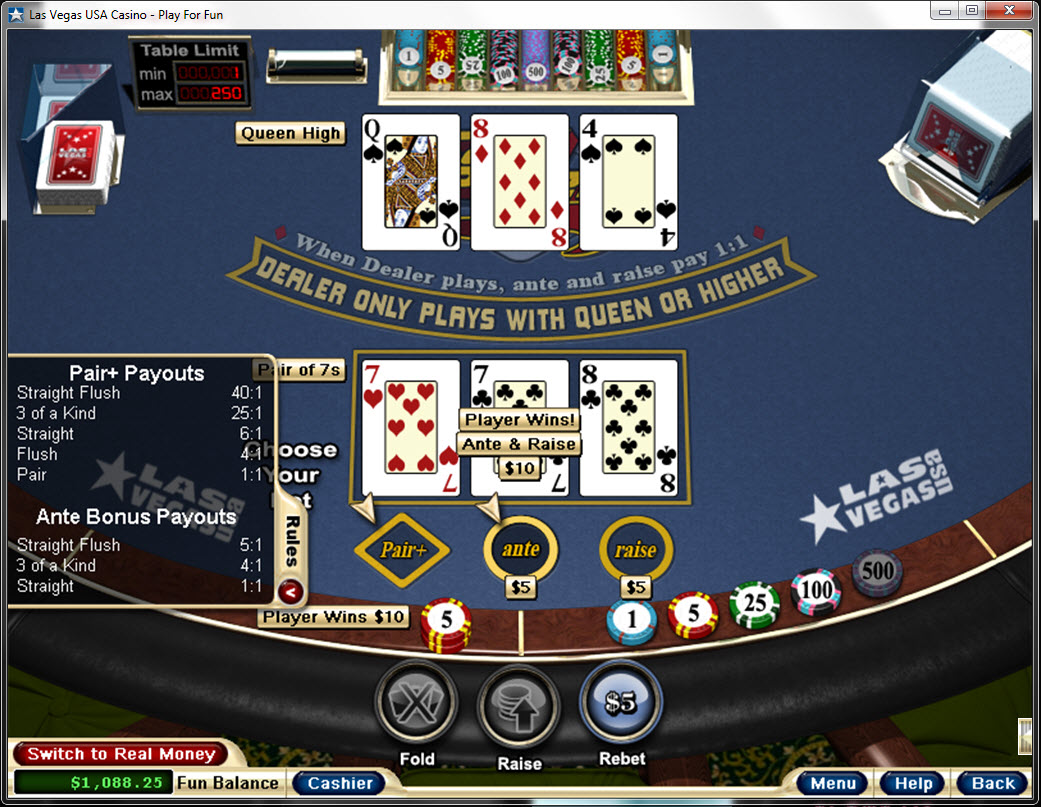The image size is (1041, 807).
Task: Pick the 25 value chip
Action: click(754, 605)
